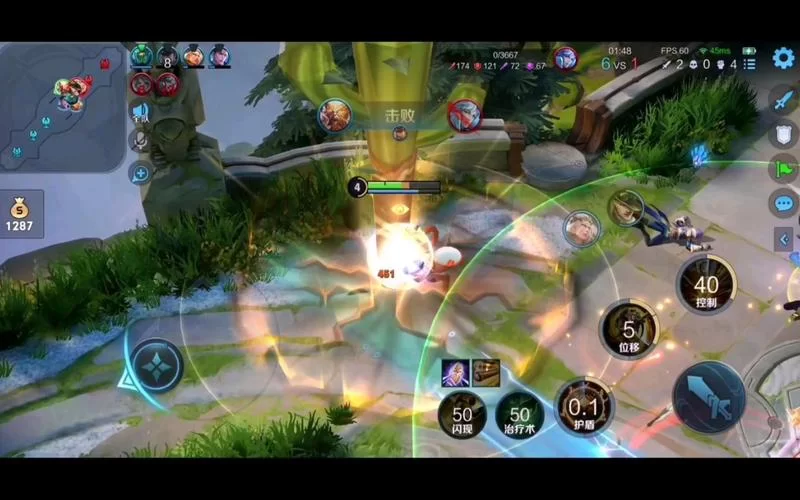Activate the 控制 skill

click(x=706, y=287)
